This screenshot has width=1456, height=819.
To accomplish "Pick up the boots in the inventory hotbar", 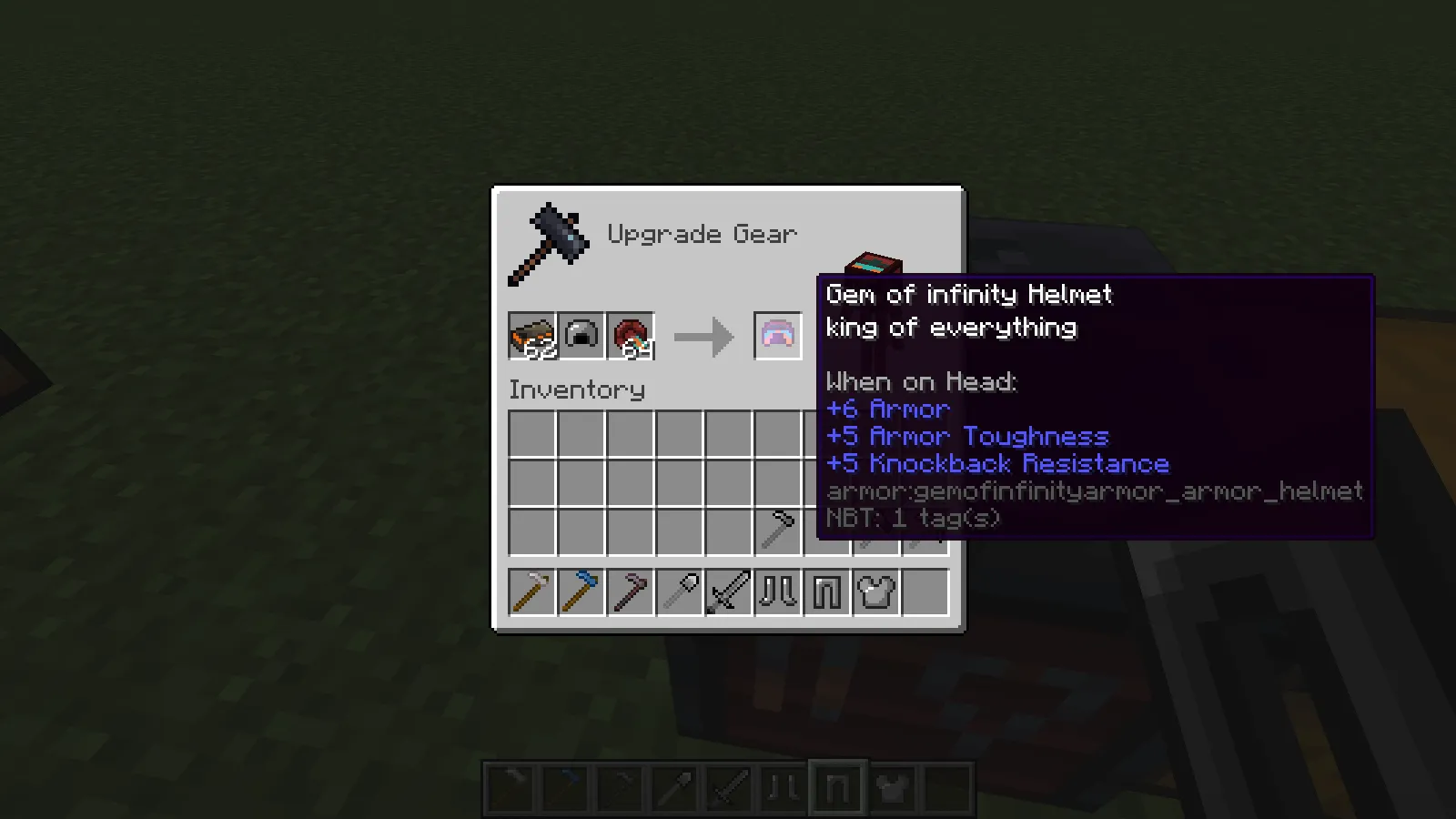I will [x=778, y=591].
